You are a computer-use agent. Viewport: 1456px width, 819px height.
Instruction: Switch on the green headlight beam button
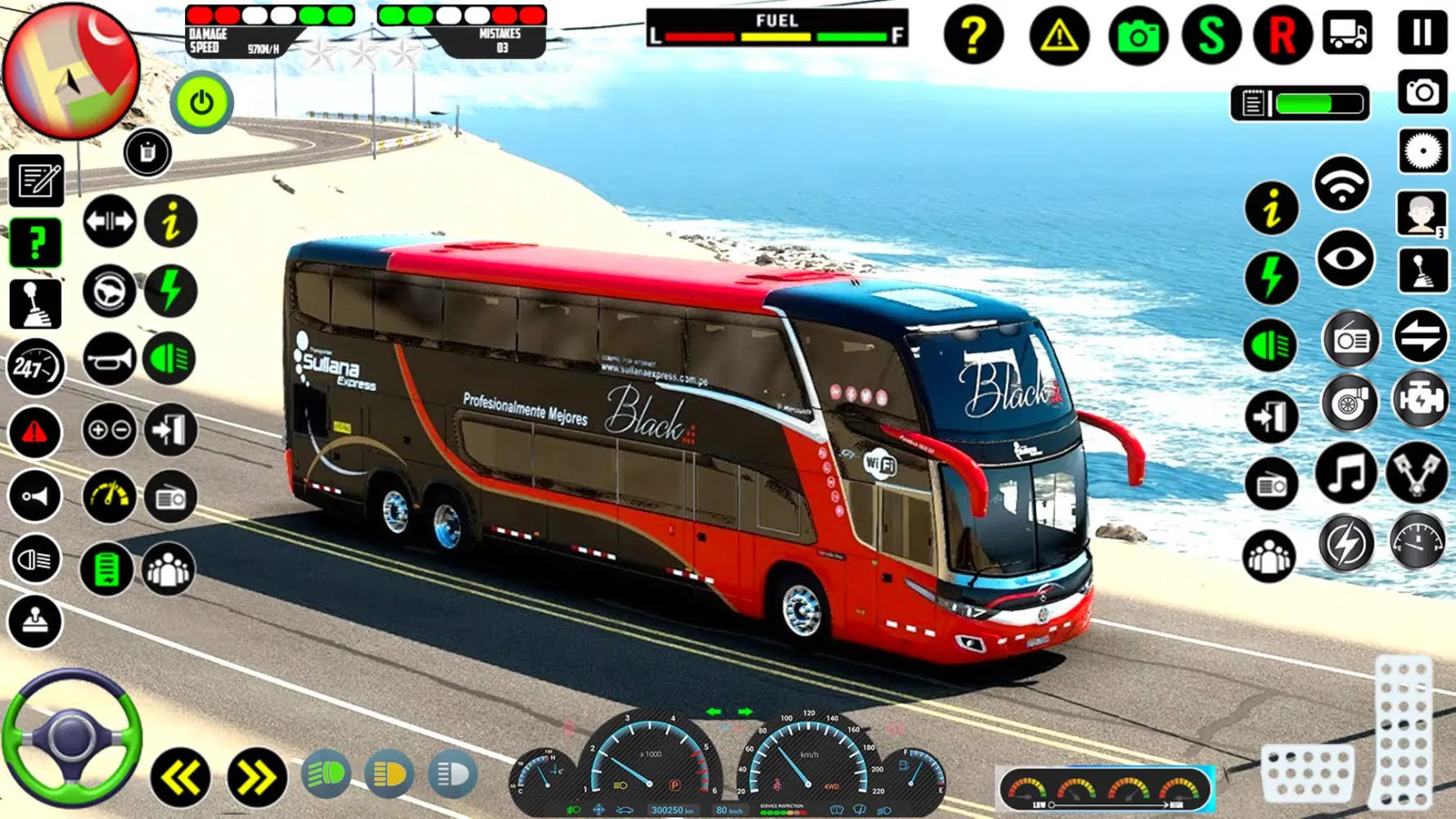[x=326, y=774]
